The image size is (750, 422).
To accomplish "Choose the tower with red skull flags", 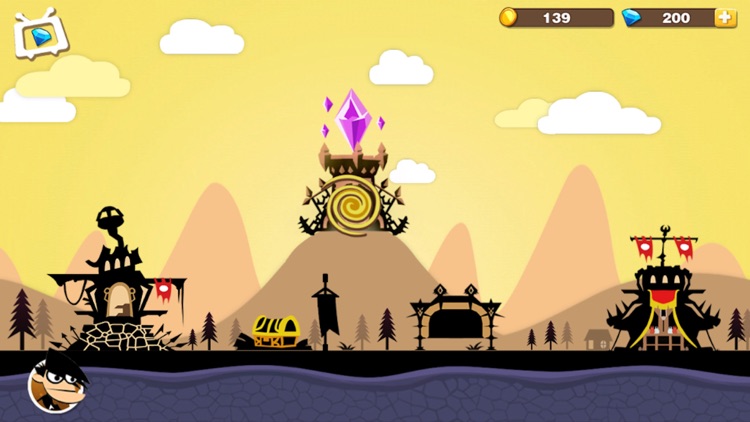I will tap(663, 295).
